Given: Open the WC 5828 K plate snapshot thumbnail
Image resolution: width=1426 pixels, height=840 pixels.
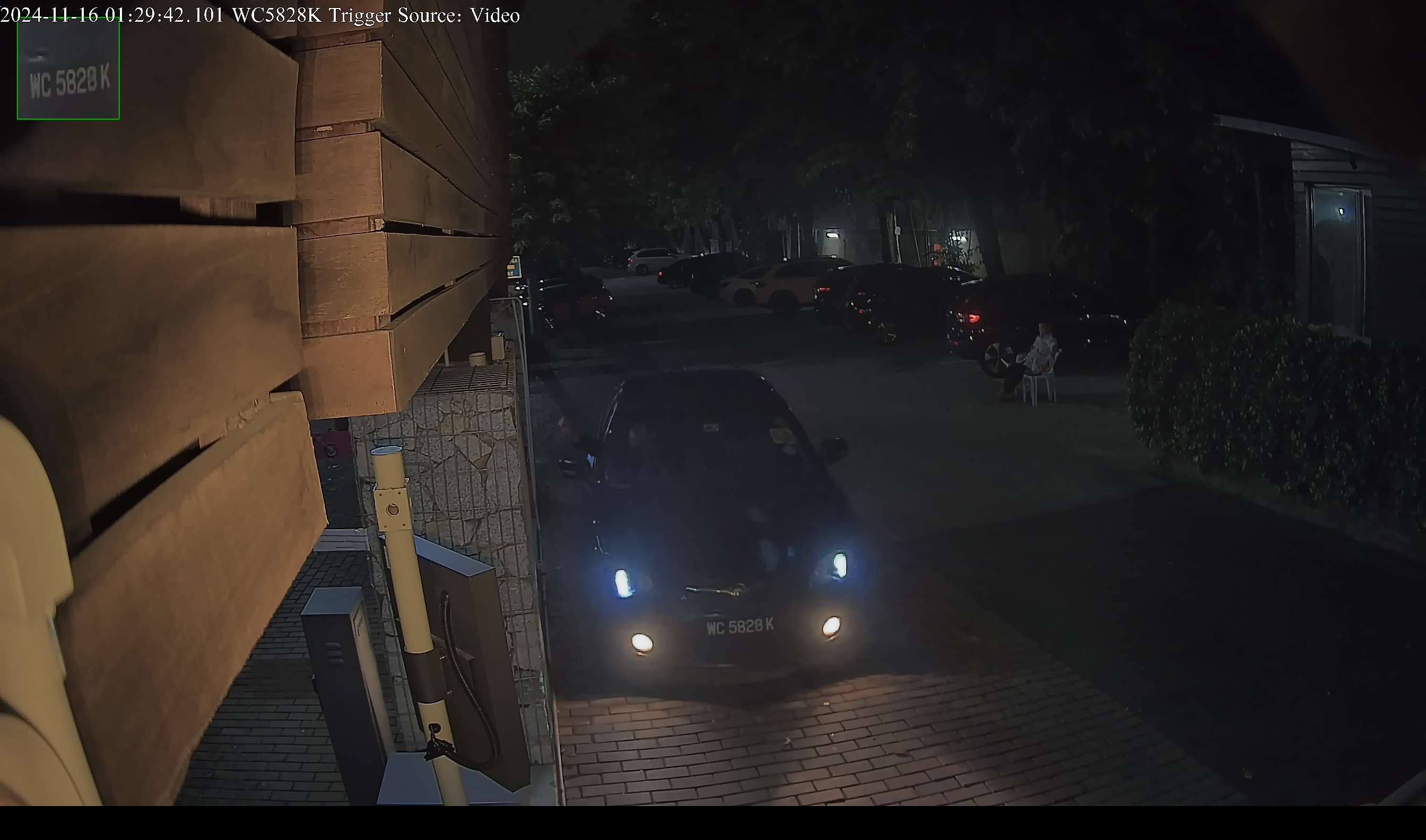Looking at the screenshot, I should pyautogui.click(x=68, y=69).
